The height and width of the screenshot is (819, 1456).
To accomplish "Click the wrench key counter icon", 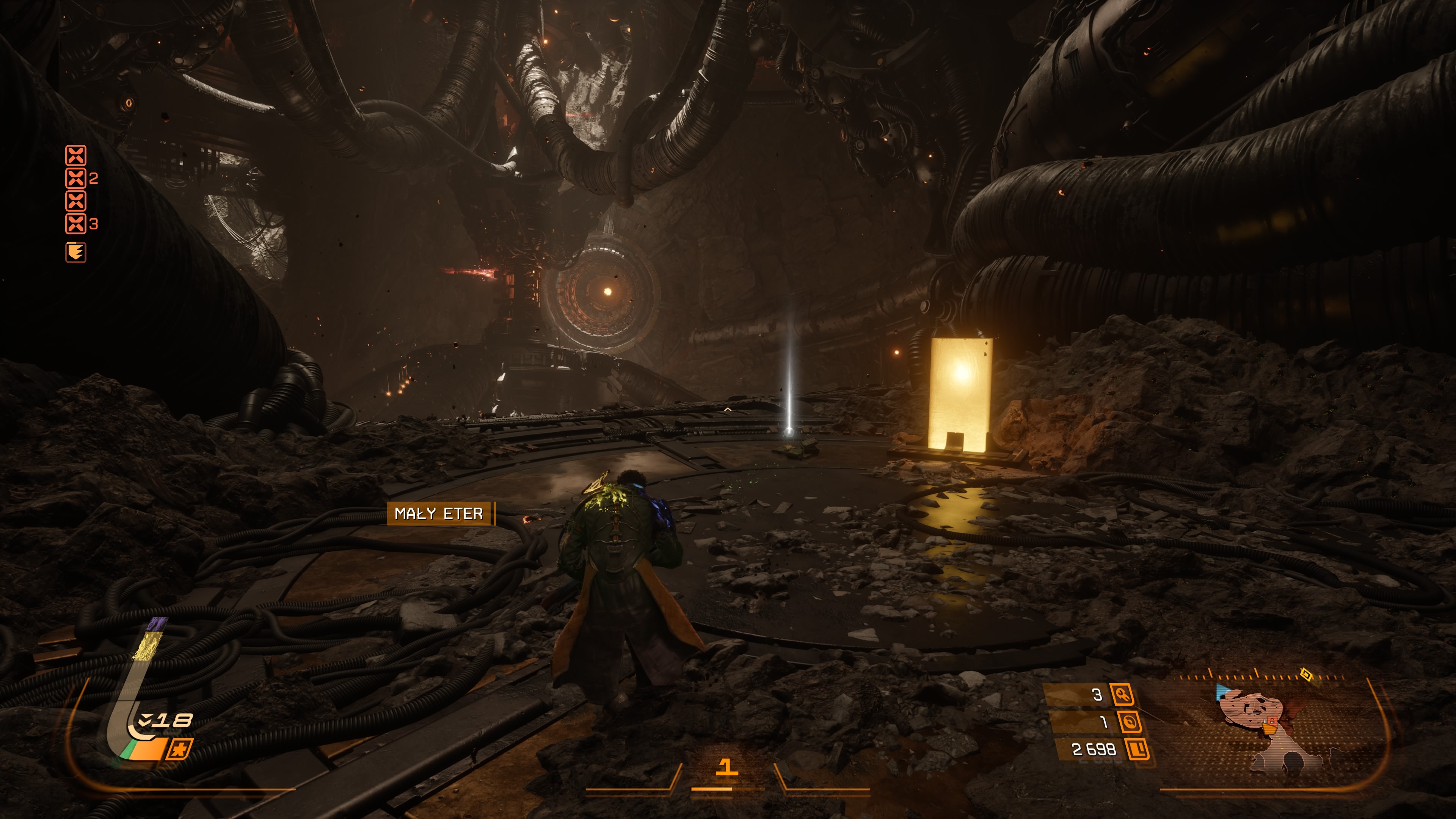I will click(1122, 694).
